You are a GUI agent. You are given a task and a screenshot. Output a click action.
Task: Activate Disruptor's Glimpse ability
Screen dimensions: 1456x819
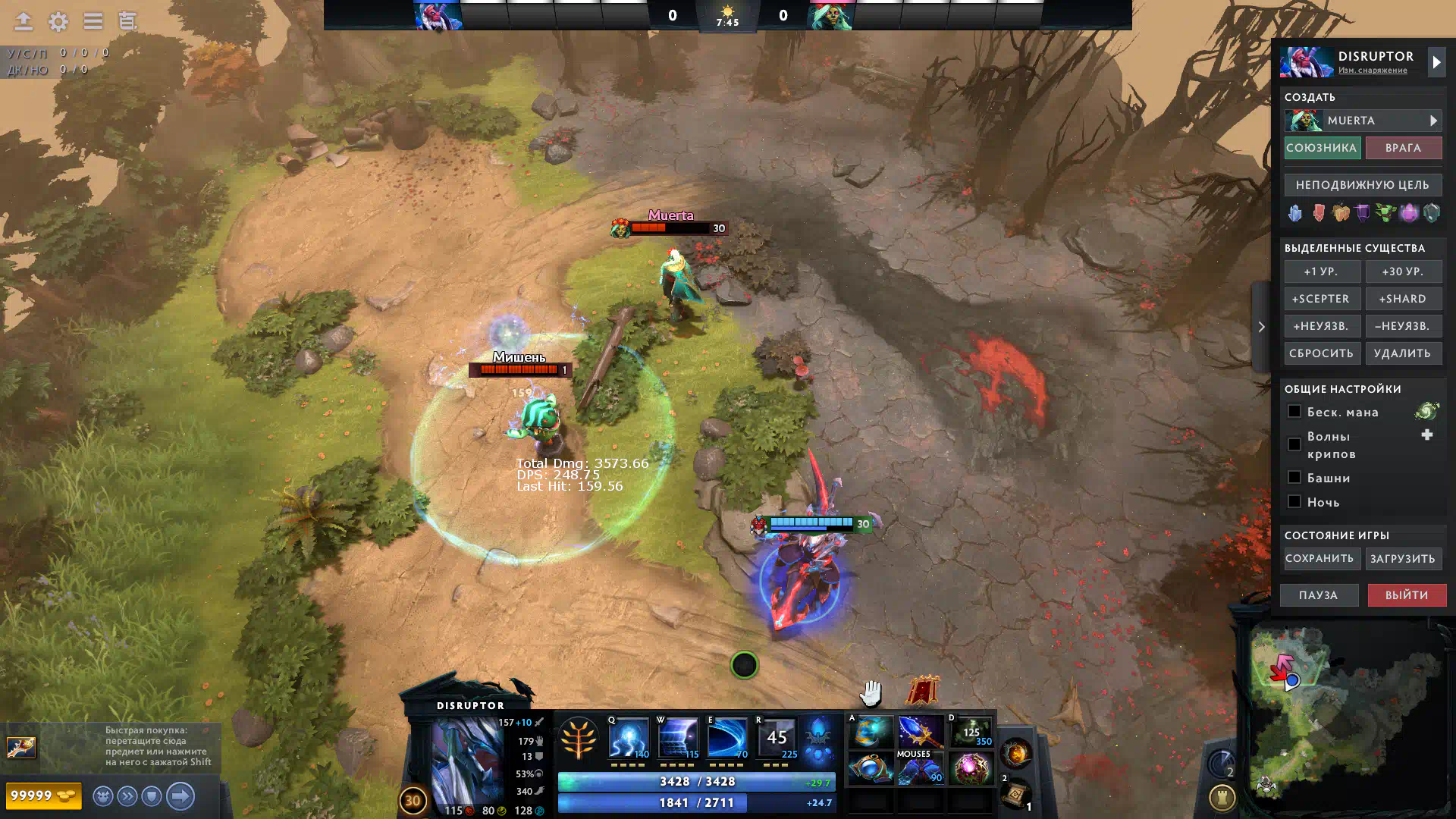coord(678,738)
